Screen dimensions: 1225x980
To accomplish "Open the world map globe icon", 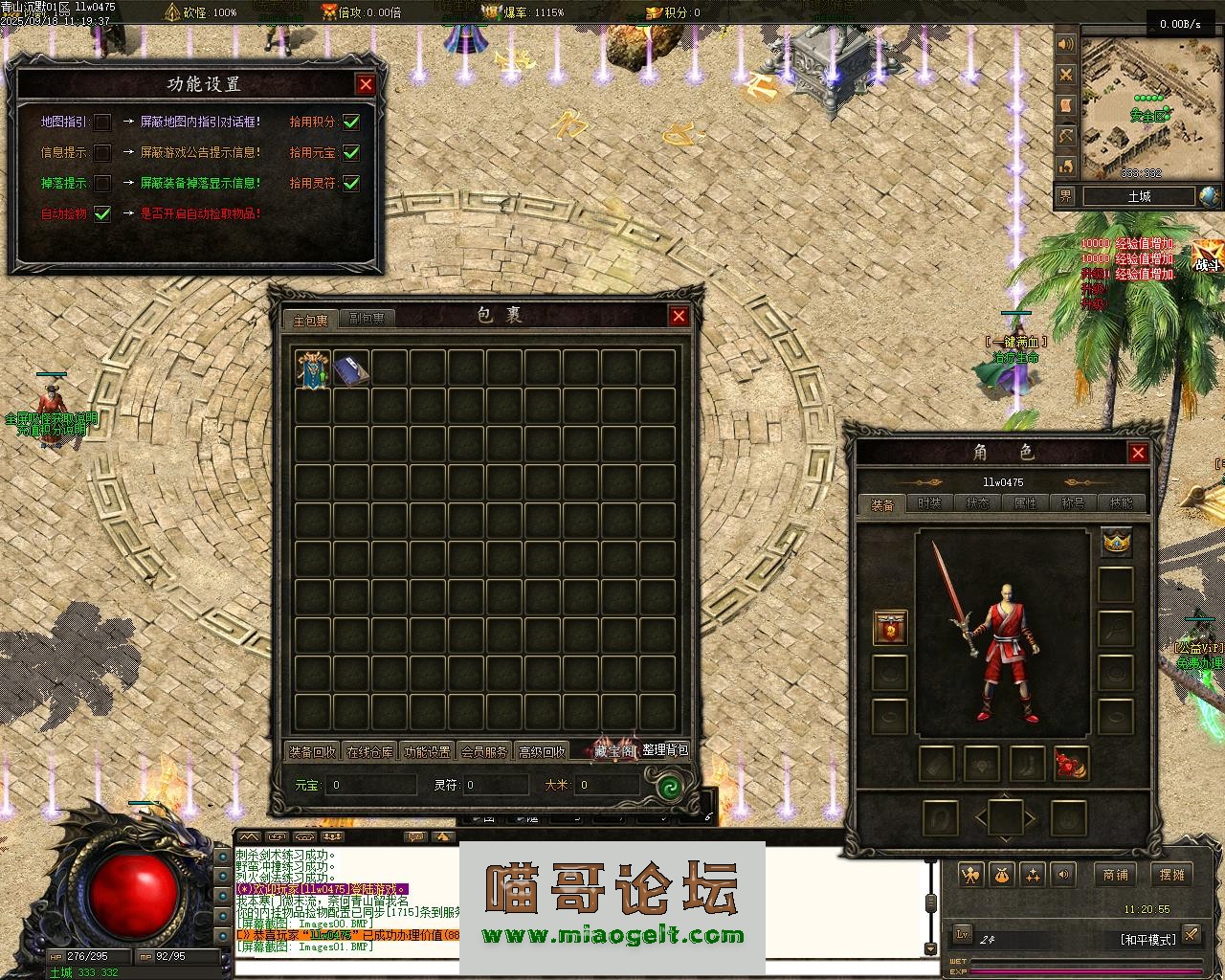I will tap(1210, 197).
